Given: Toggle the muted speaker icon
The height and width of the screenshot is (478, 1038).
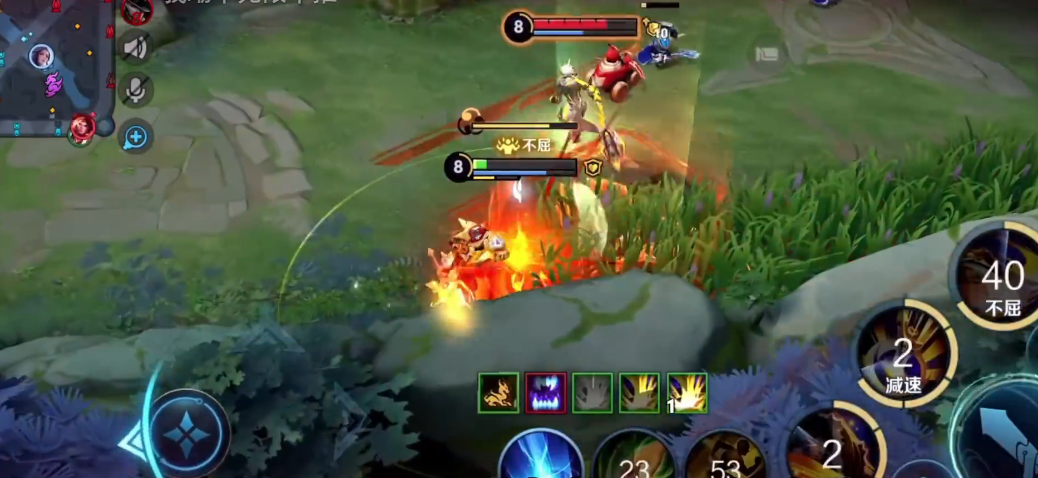Looking at the screenshot, I should click(x=135, y=47).
